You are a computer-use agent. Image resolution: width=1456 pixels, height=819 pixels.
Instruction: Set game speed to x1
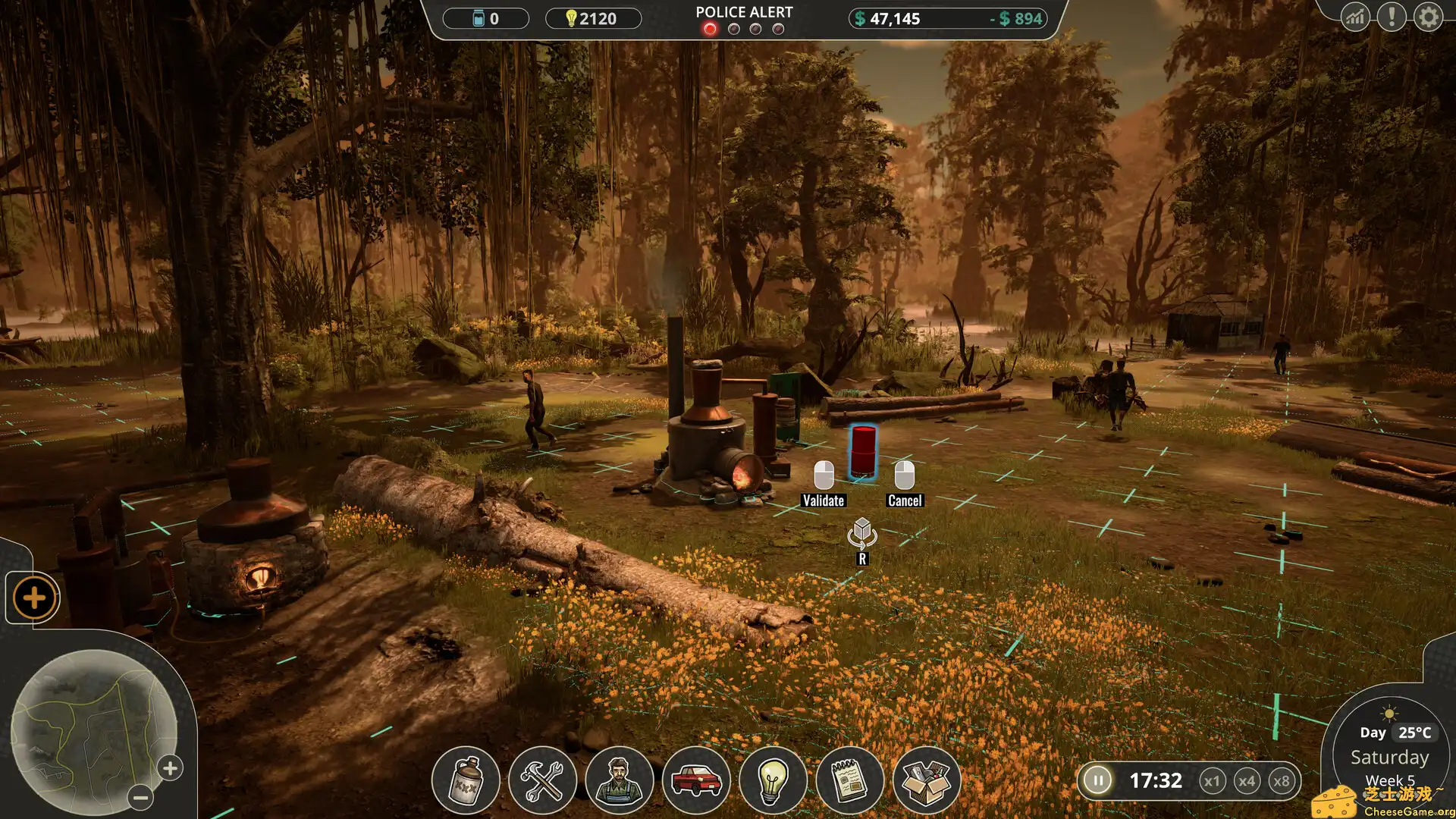1212,781
